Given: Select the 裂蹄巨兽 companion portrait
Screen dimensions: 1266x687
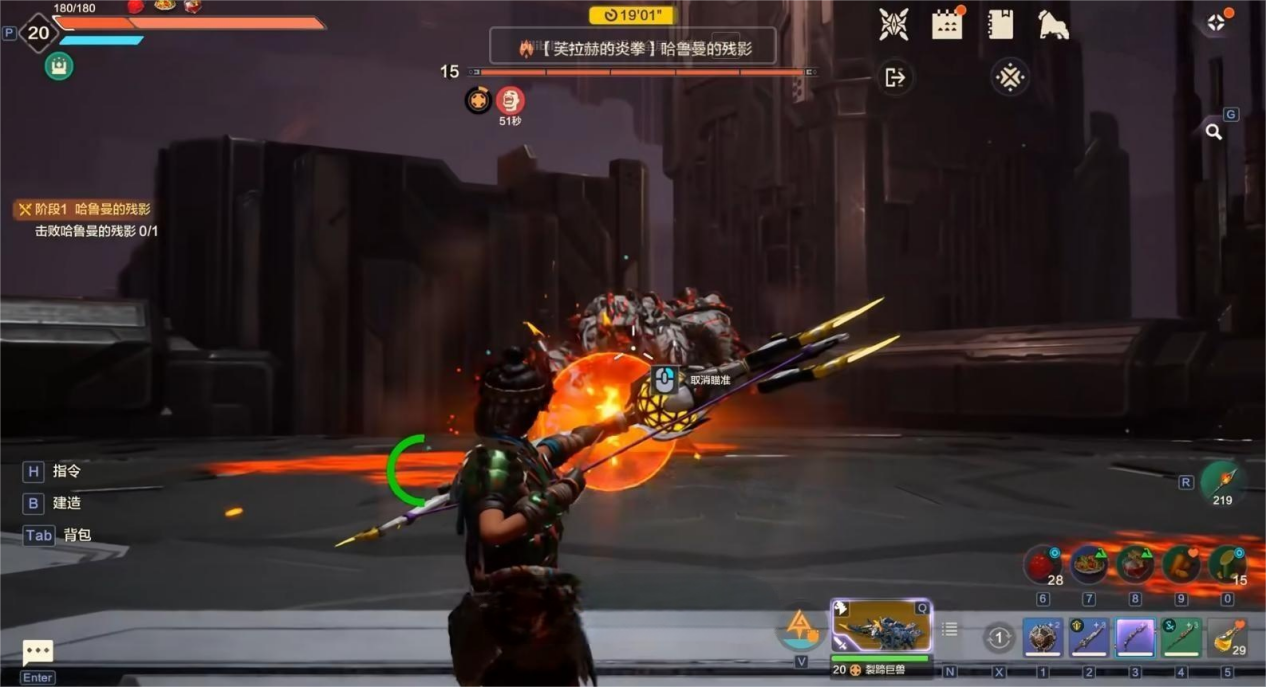Looking at the screenshot, I should [x=881, y=627].
